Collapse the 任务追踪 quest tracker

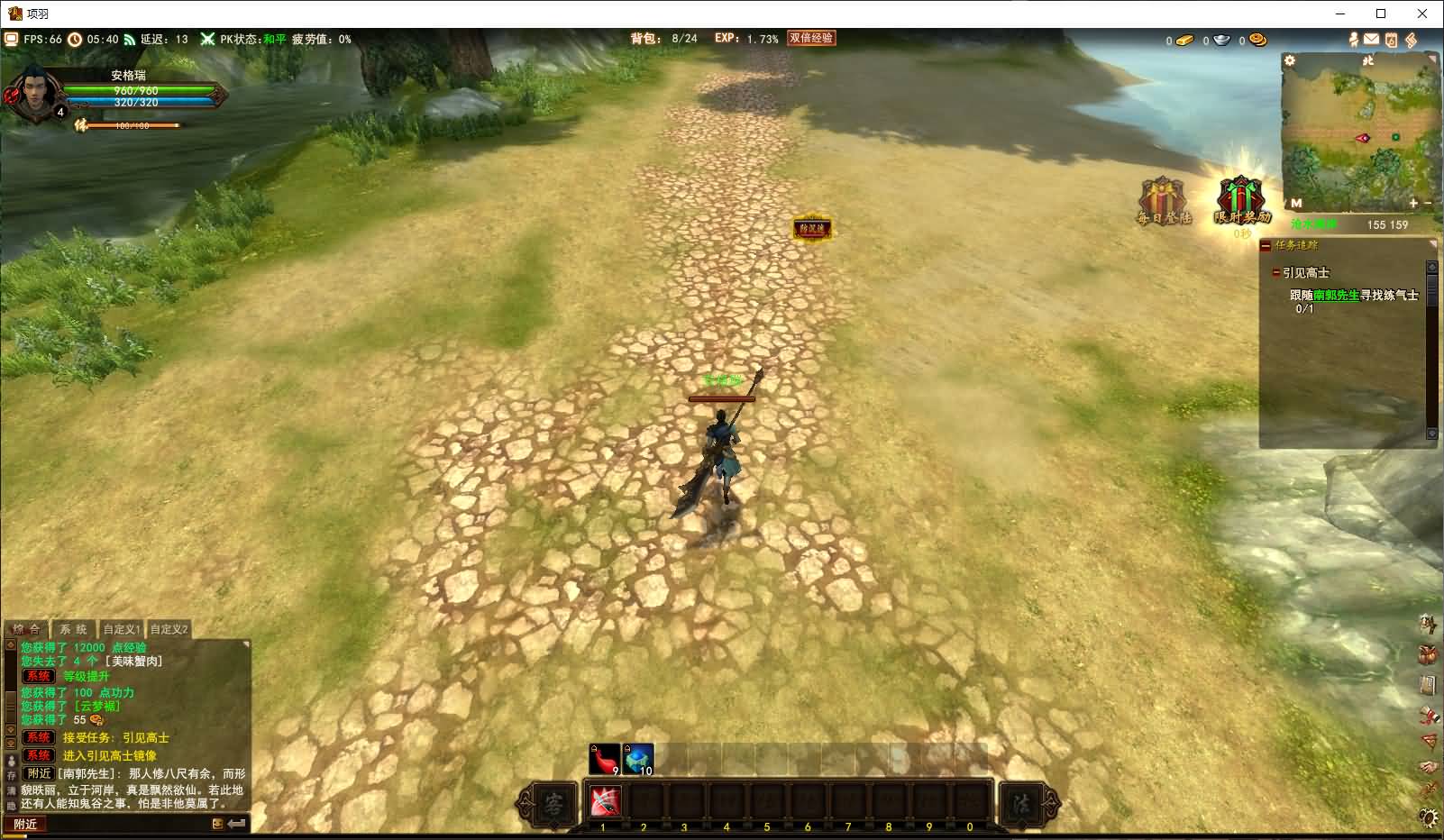pos(1266,245)
